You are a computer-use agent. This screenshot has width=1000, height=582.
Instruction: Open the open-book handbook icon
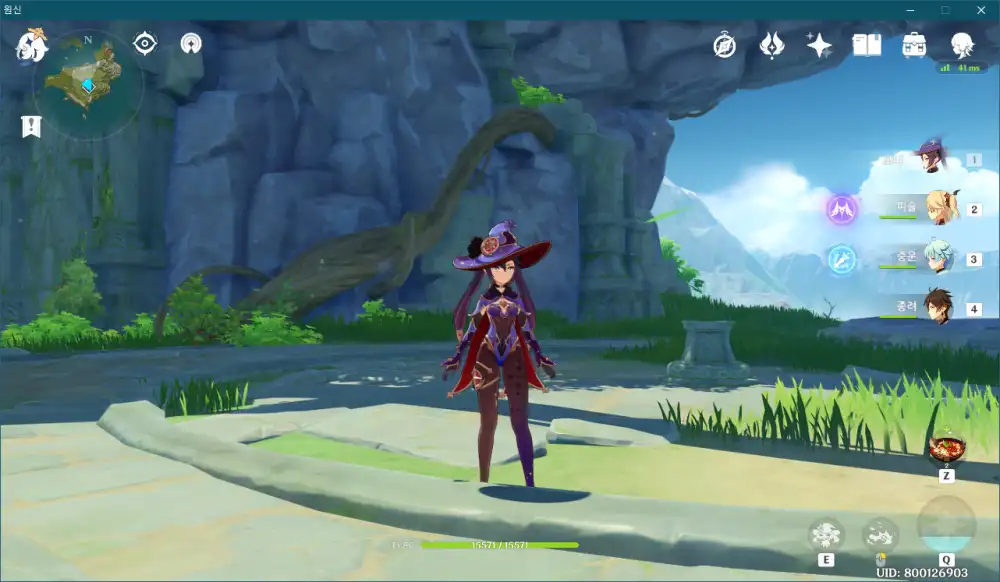click(867, 45)
